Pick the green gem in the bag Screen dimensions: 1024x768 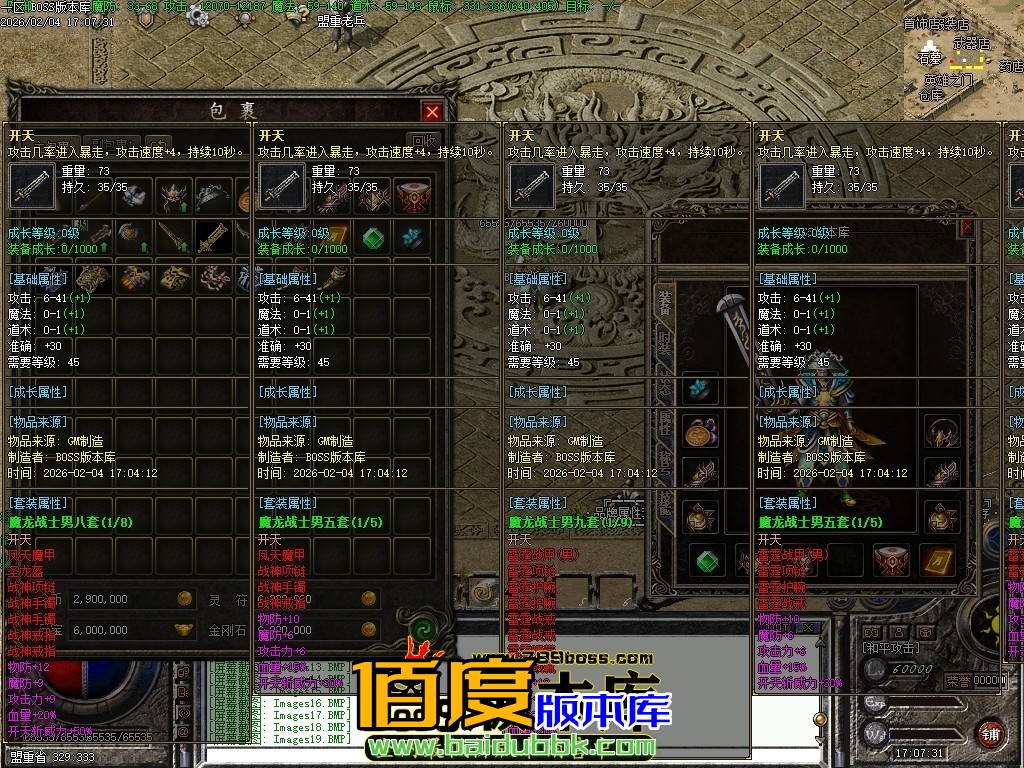point(373,238)
